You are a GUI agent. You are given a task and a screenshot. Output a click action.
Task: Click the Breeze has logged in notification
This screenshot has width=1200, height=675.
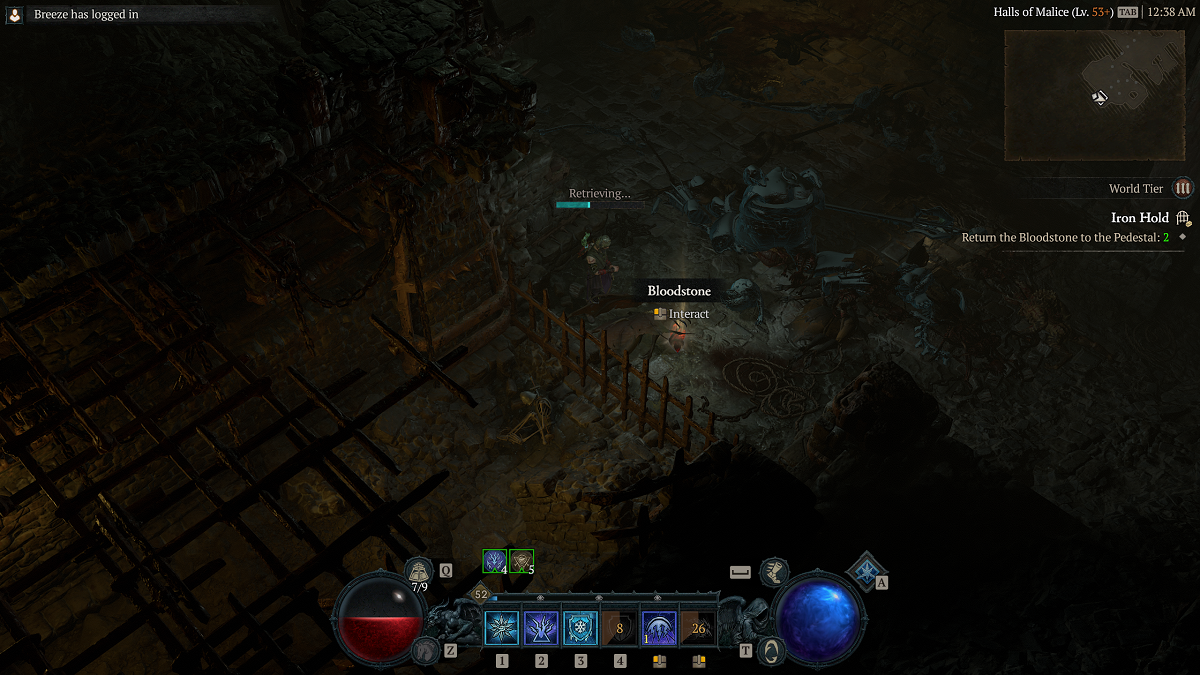click(86, 15)
